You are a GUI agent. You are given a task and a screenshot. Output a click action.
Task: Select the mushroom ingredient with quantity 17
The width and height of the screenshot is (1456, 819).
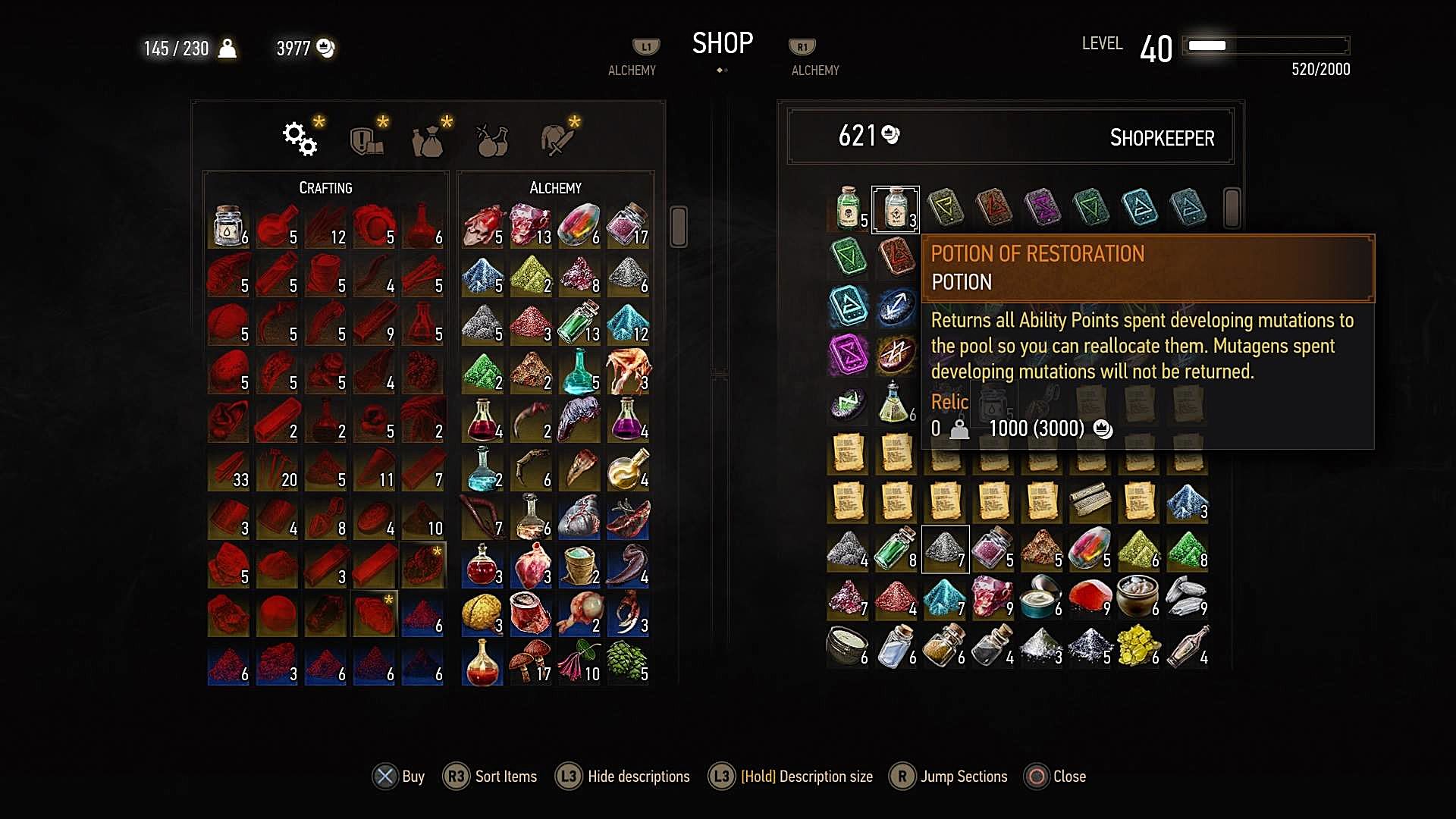pyautogui.click(x=531, y=661)
